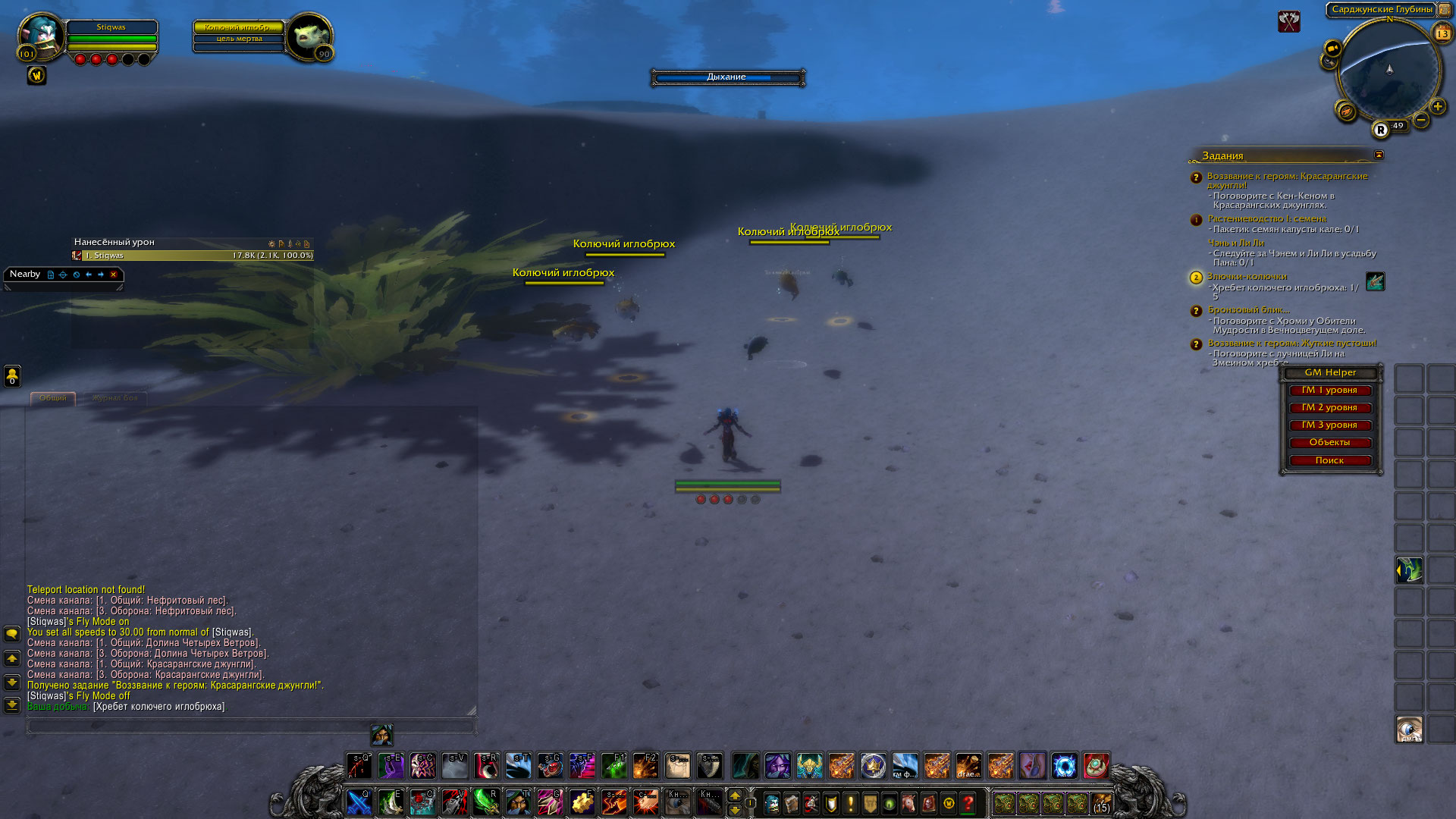Select ГМ 2 уровня in GM Helper
The height and width of the screenshot is (819, 1456).
pos(1329,408)
